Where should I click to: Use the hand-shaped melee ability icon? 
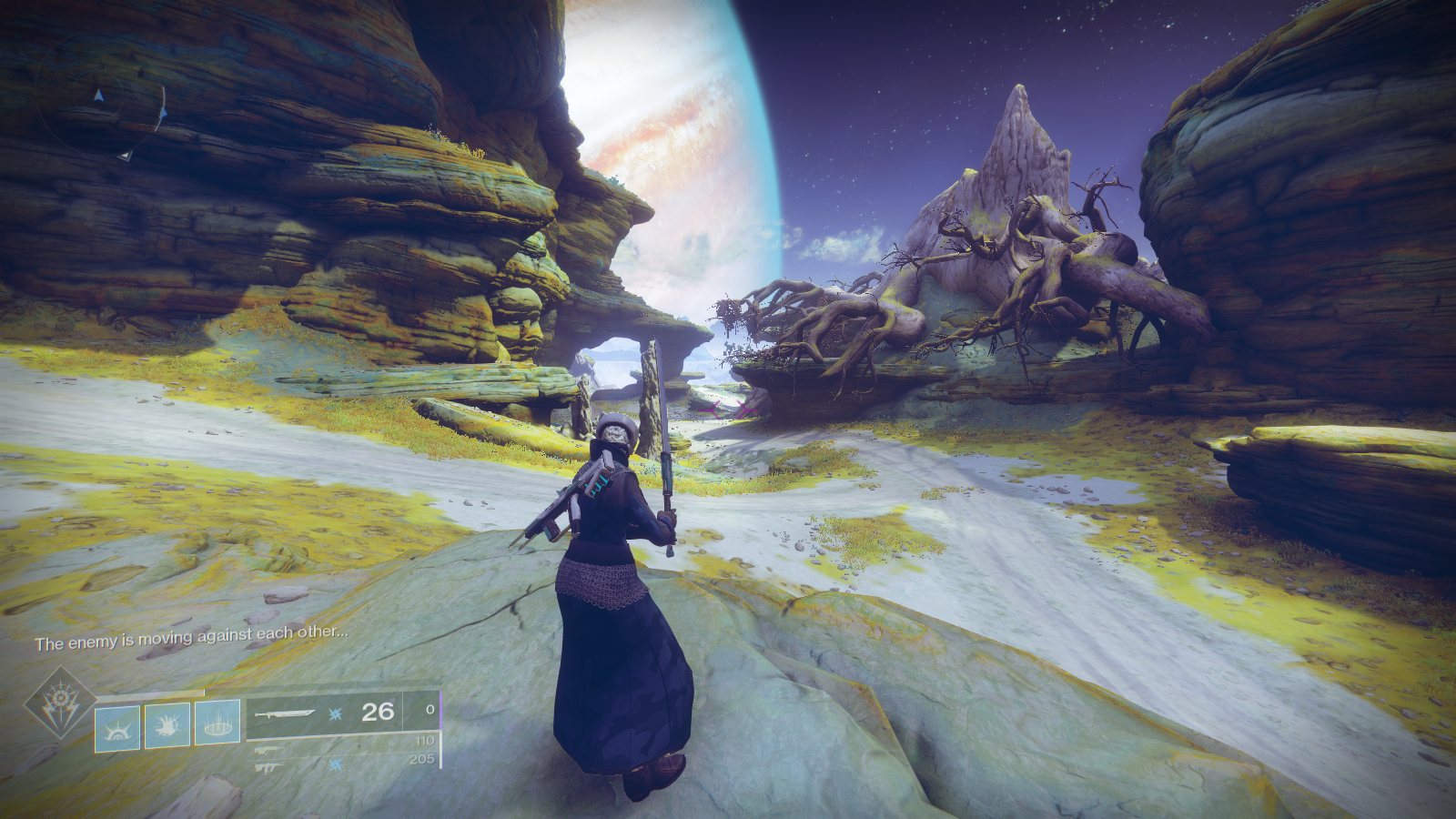click(167, 724)
